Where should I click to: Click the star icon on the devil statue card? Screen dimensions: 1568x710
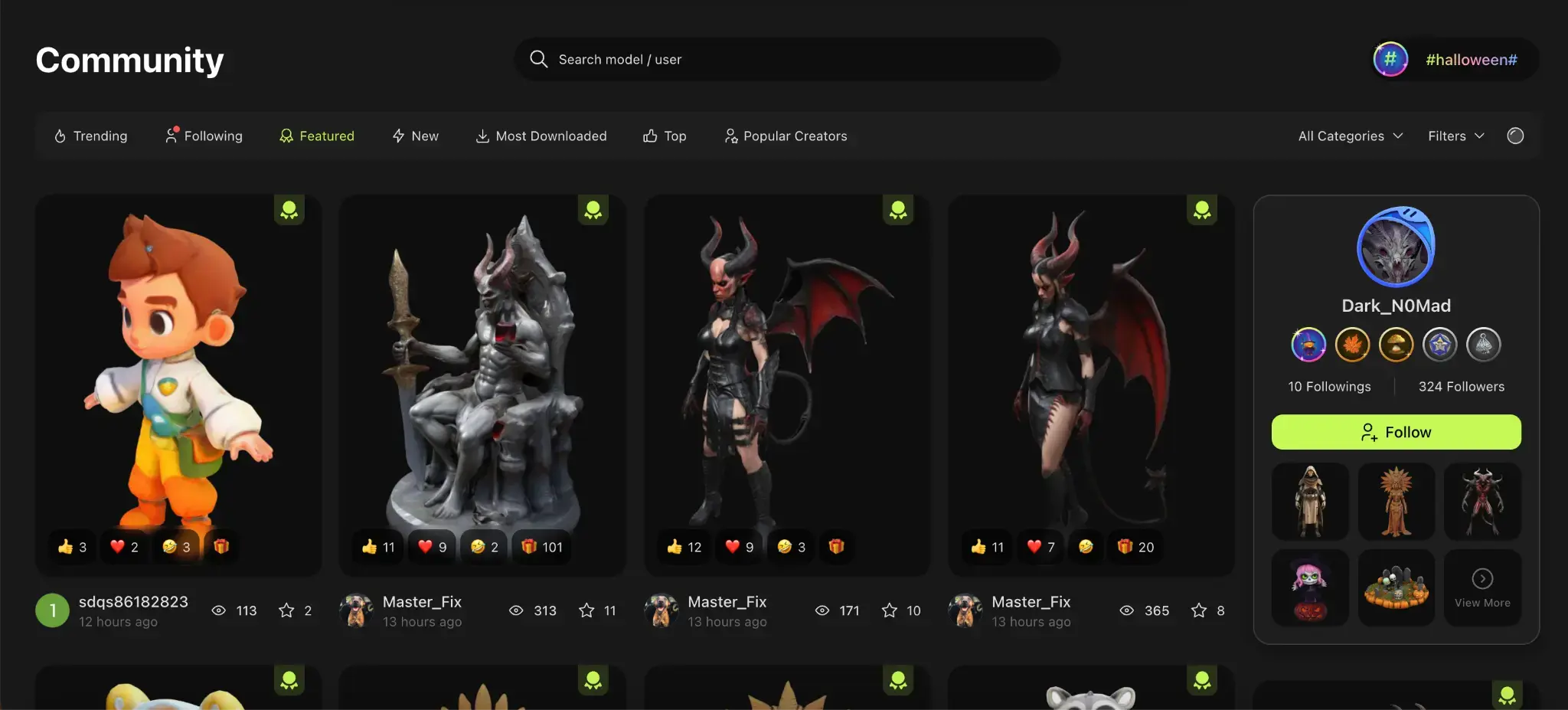[x=586, y=610]
